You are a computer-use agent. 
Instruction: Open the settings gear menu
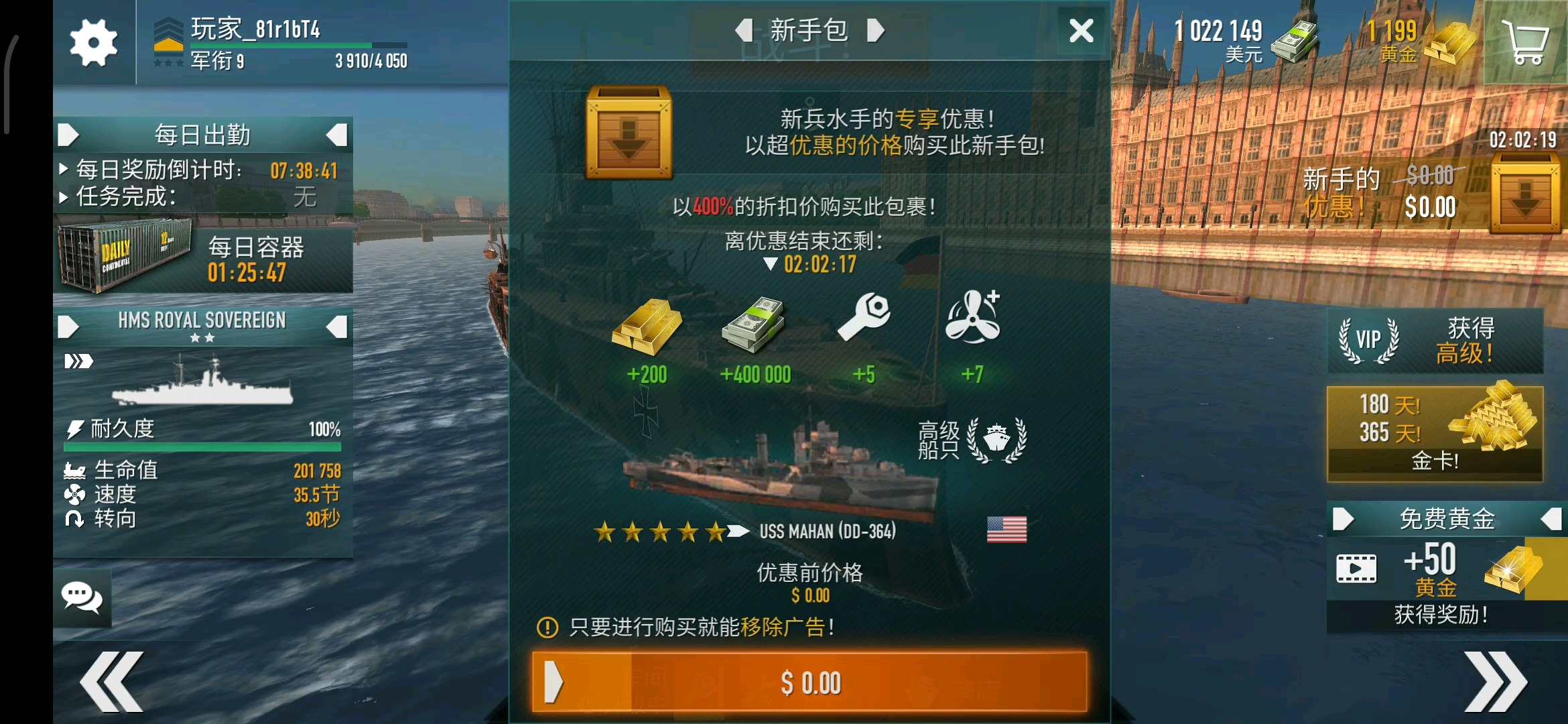(x=93, y=42)
